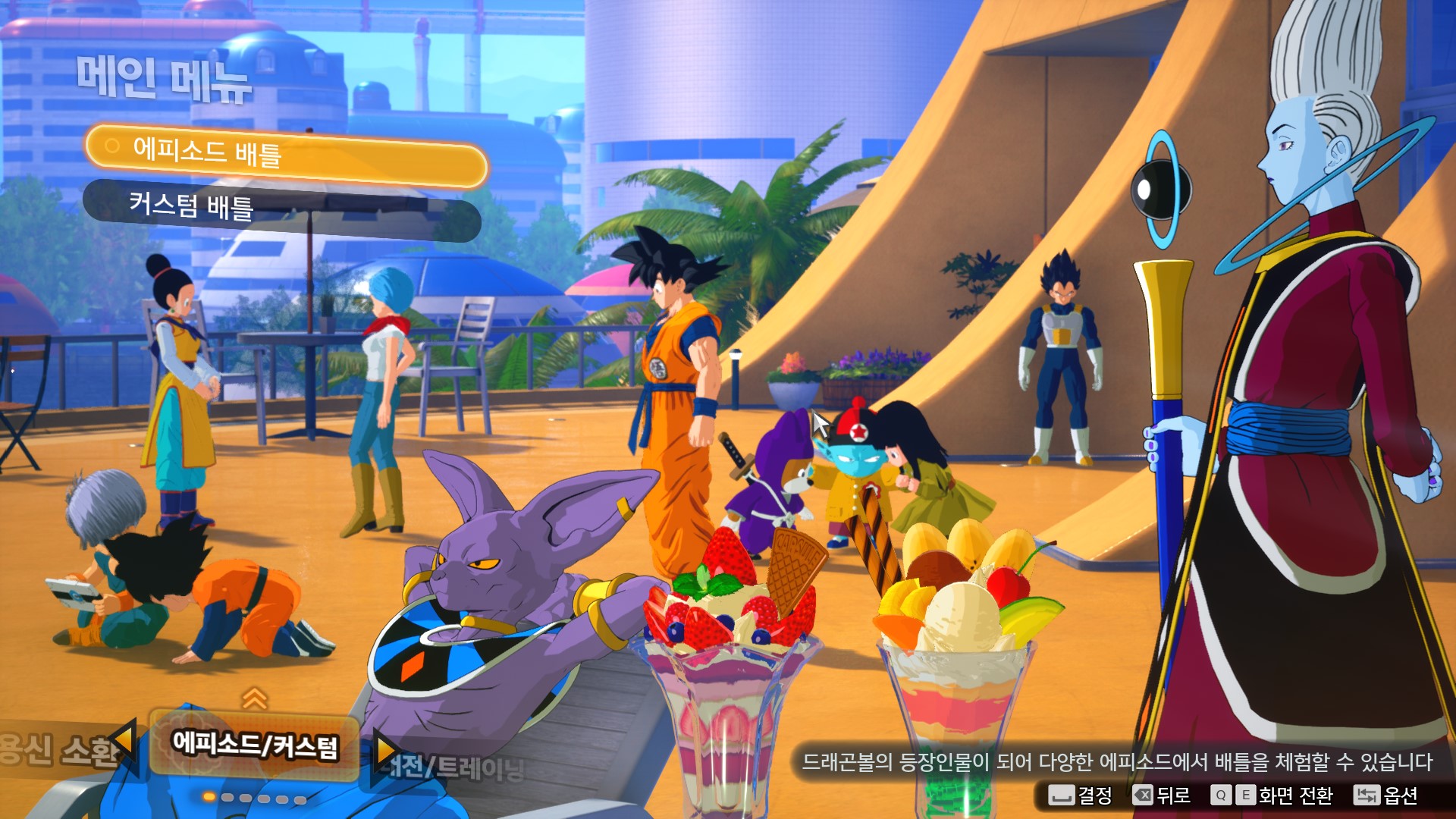Select the 에피소드 배틀 menu entry
The width and height of the screenshot is (1456, 819).
(285, 155)
